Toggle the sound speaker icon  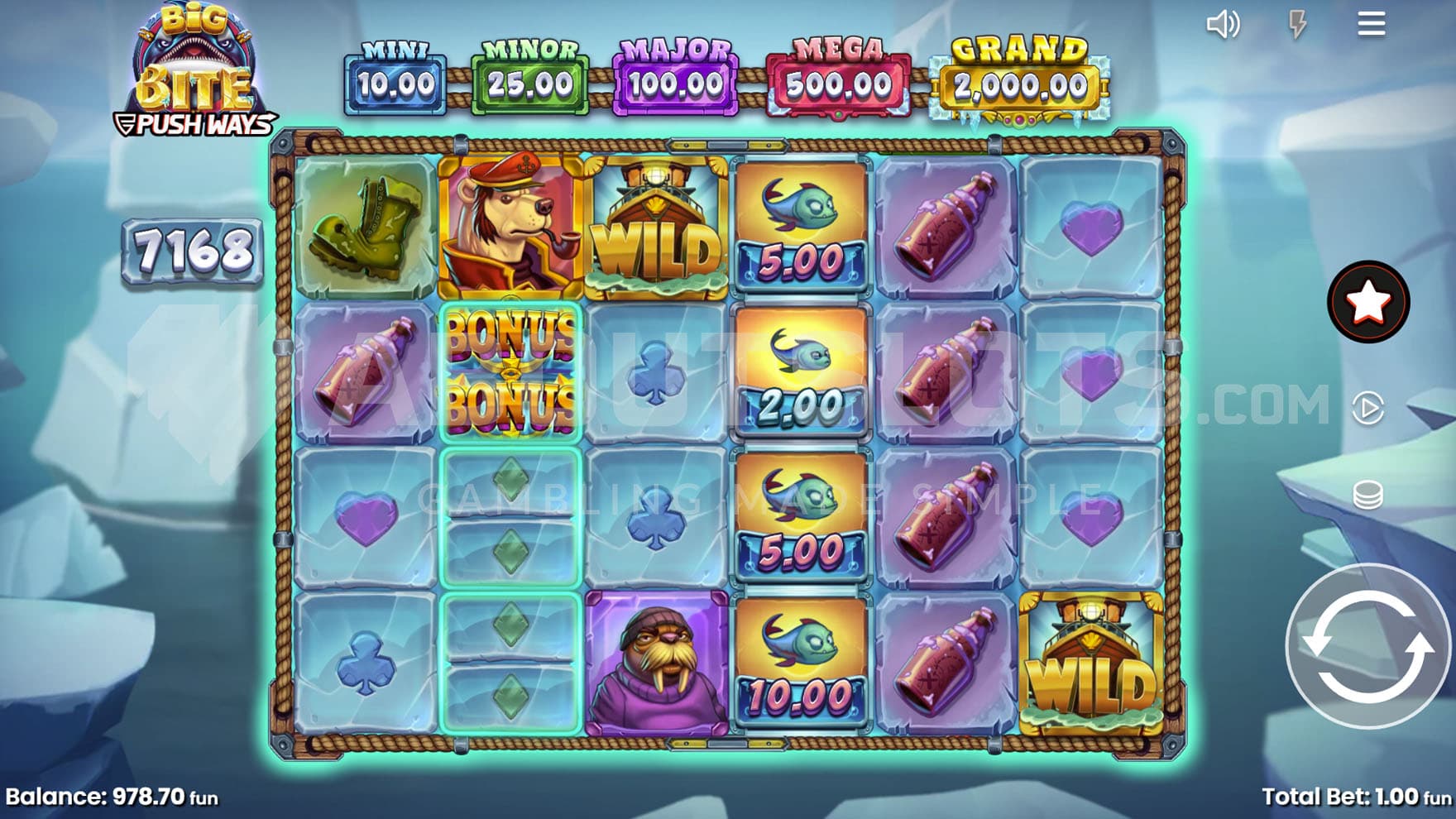point(1223,24)
